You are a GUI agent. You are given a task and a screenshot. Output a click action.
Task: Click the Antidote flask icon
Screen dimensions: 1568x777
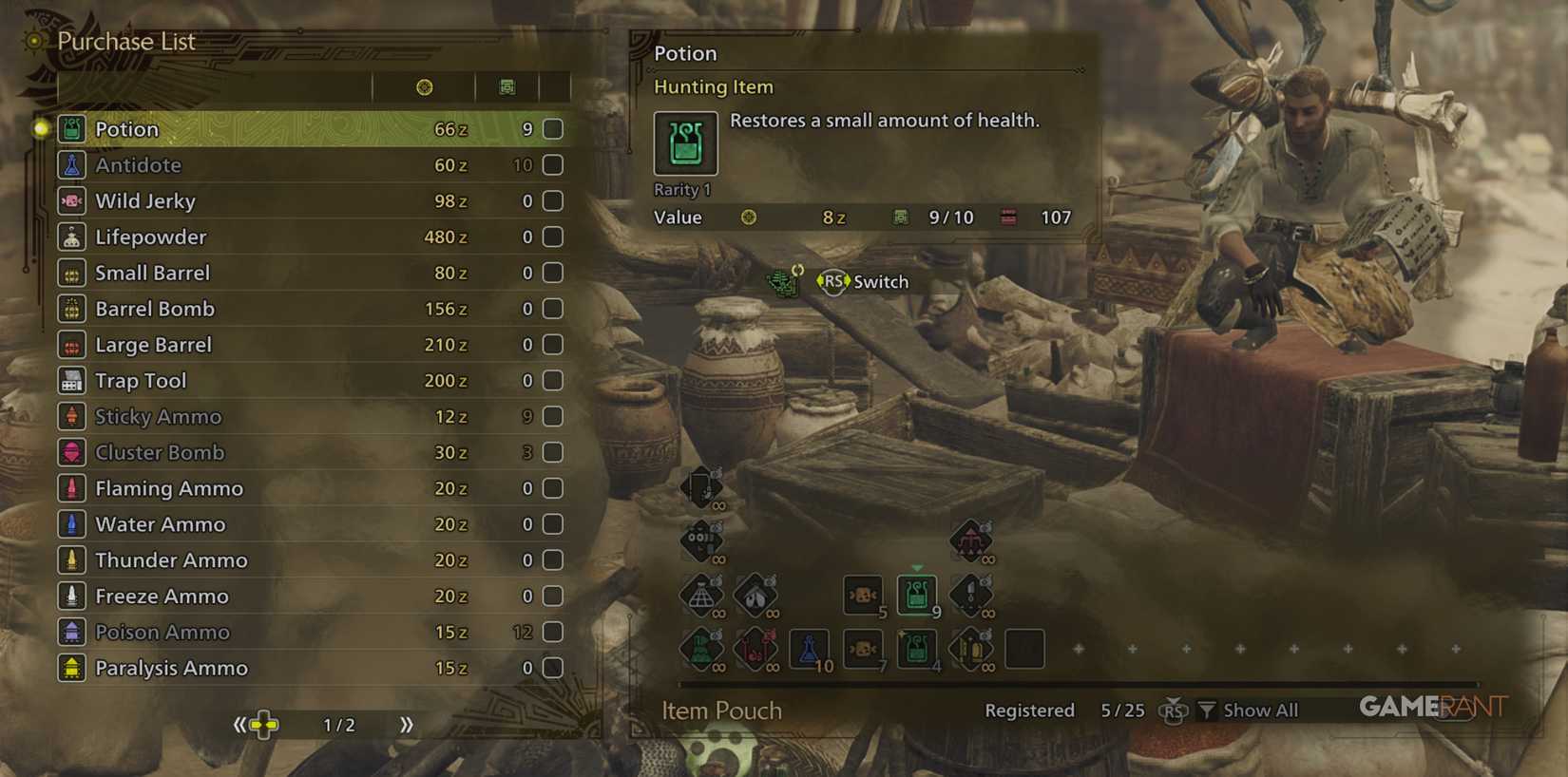tap(72, 164)
